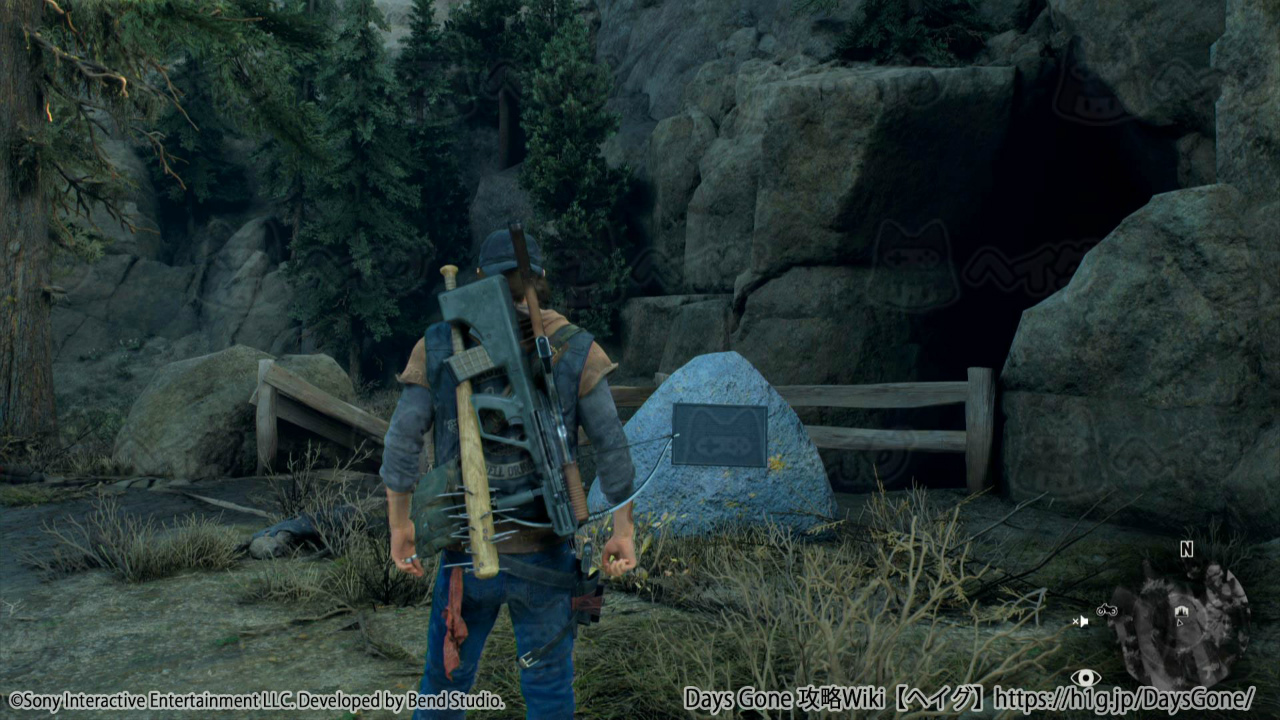
Task: Select the Days Gone 攻略Wiki title text
Action: (x=786, y=700)
